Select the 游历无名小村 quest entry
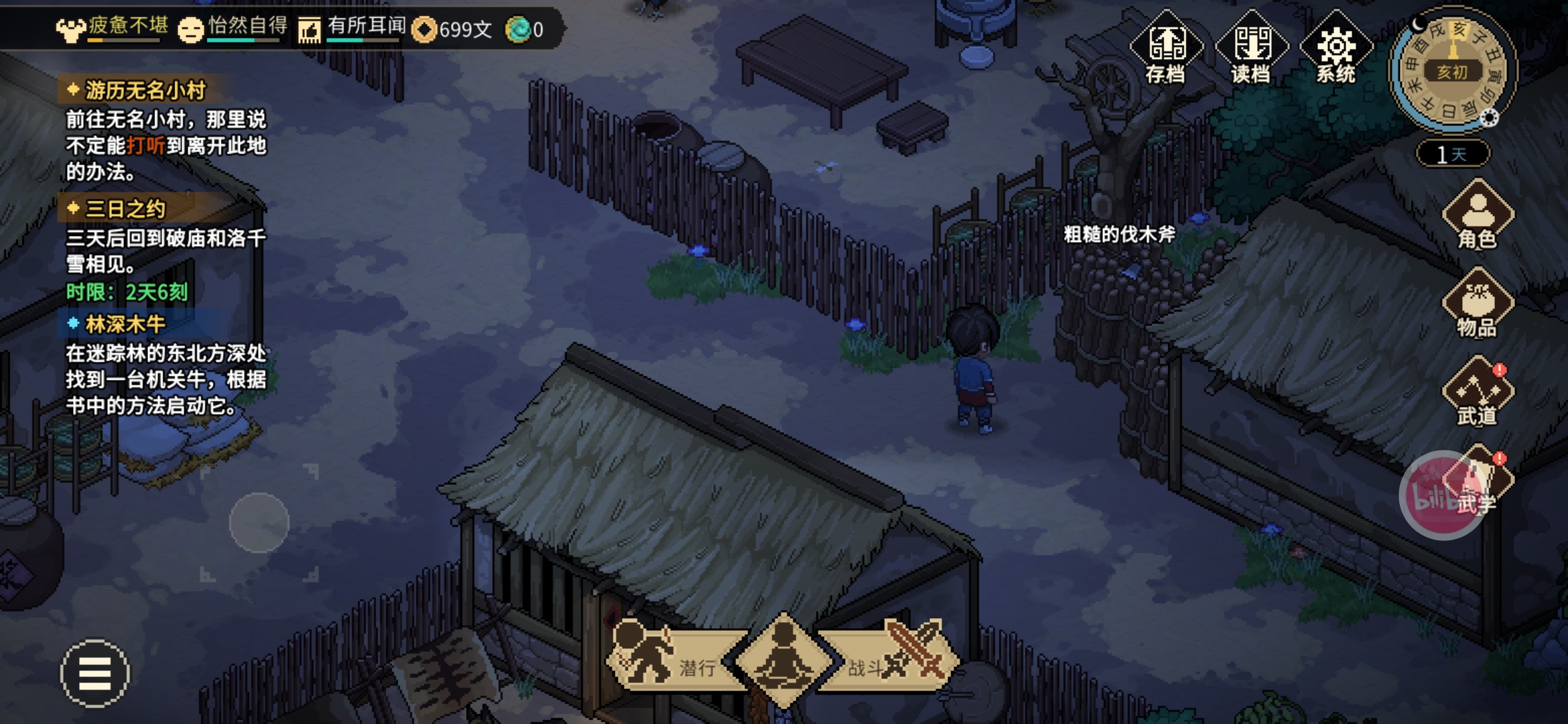 click(x=145, y=90)
